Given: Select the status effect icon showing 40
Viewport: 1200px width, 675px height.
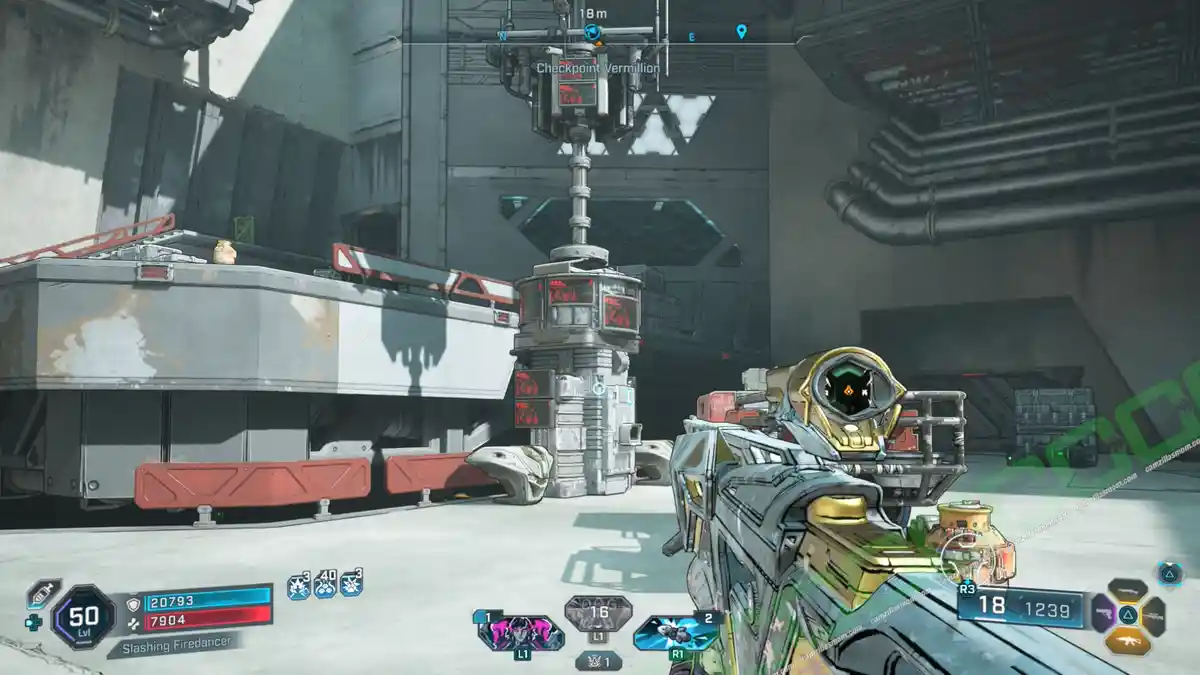Looking at the screenshot, I should point(325,585).
